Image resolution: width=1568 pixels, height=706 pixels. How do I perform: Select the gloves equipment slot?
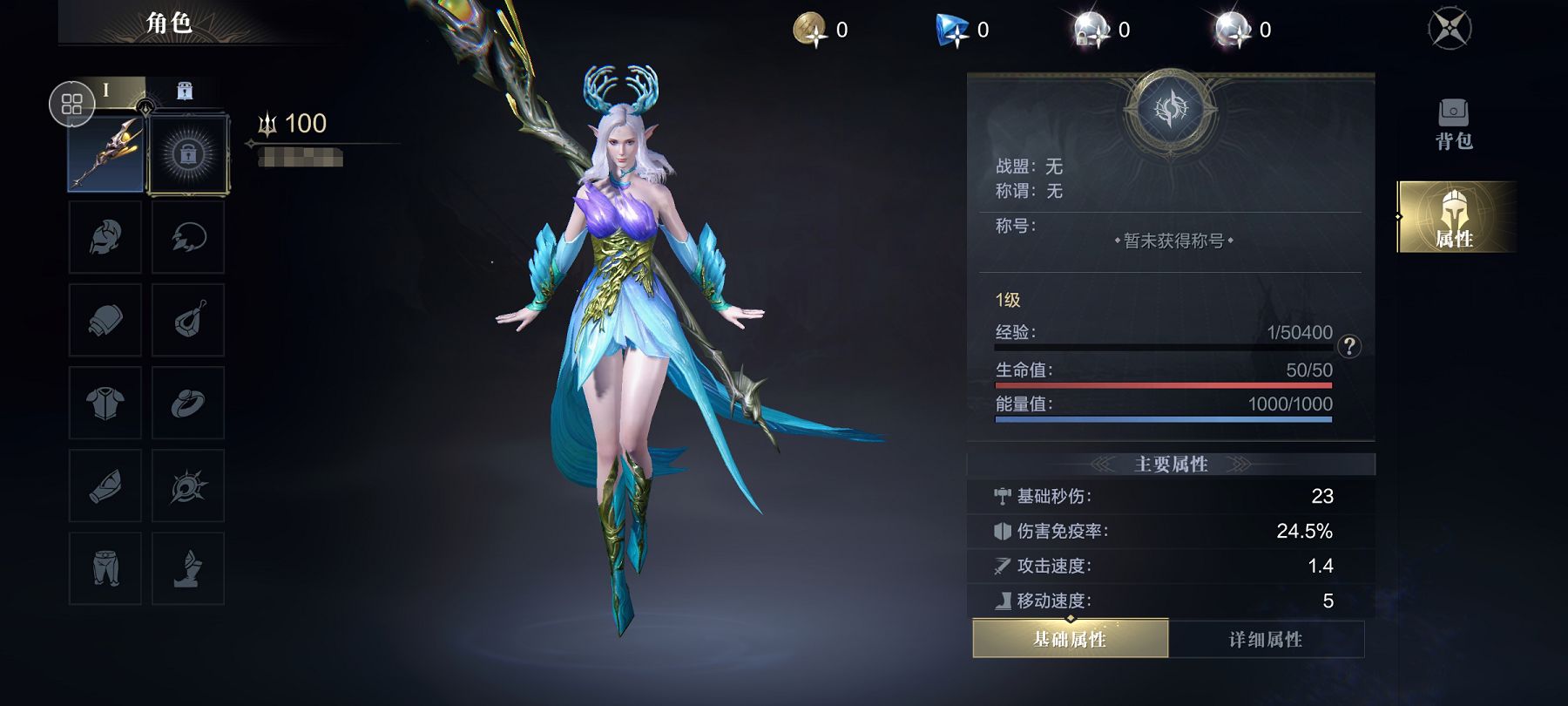click(x=105, y=320)
